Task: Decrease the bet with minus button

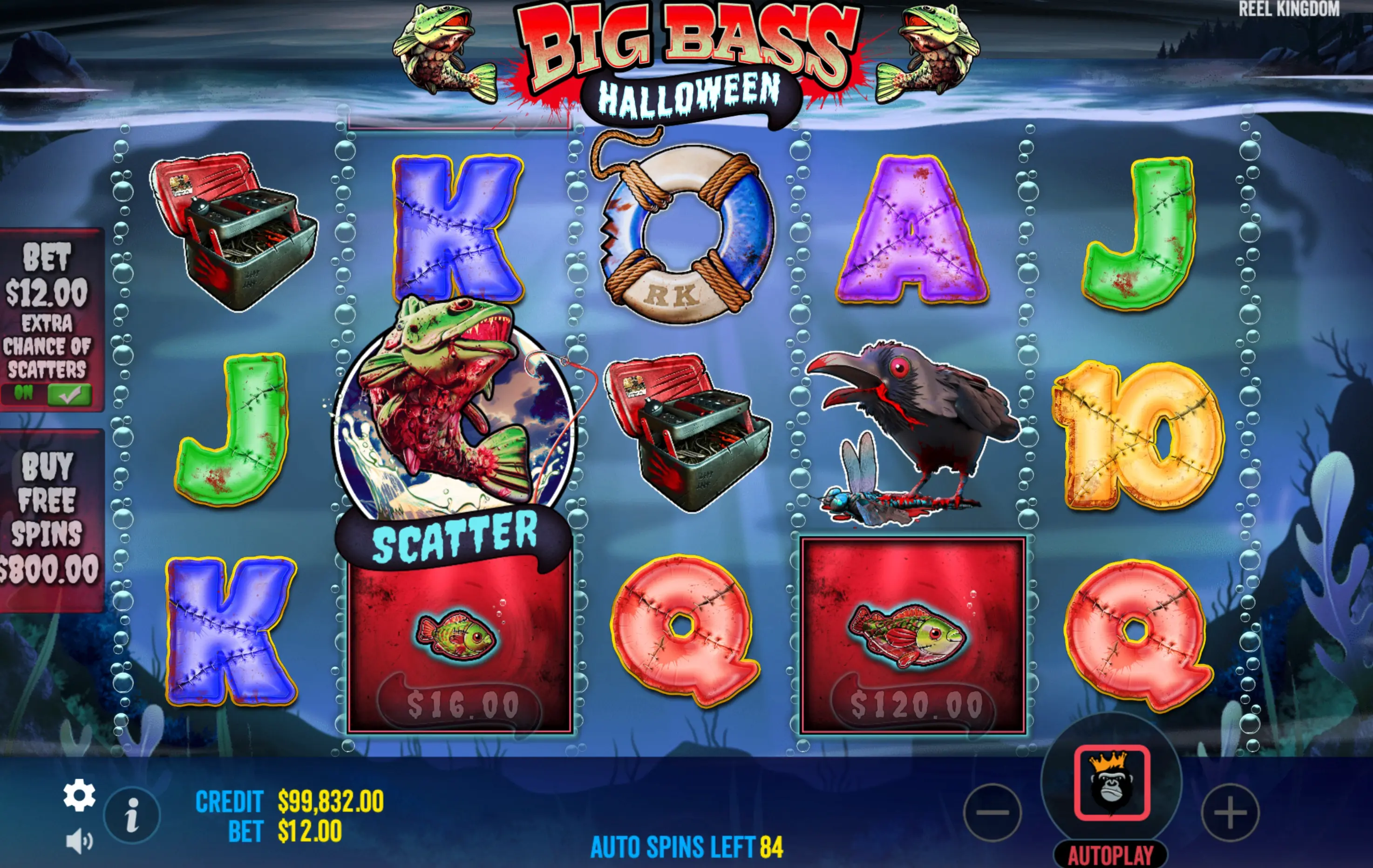Action: 992,812
